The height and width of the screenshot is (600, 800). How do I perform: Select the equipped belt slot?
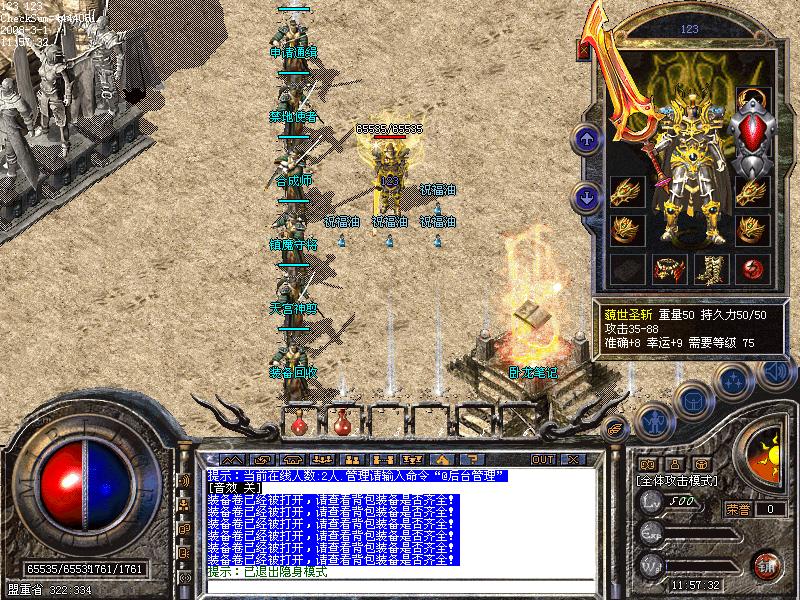(x=669, y=269)
